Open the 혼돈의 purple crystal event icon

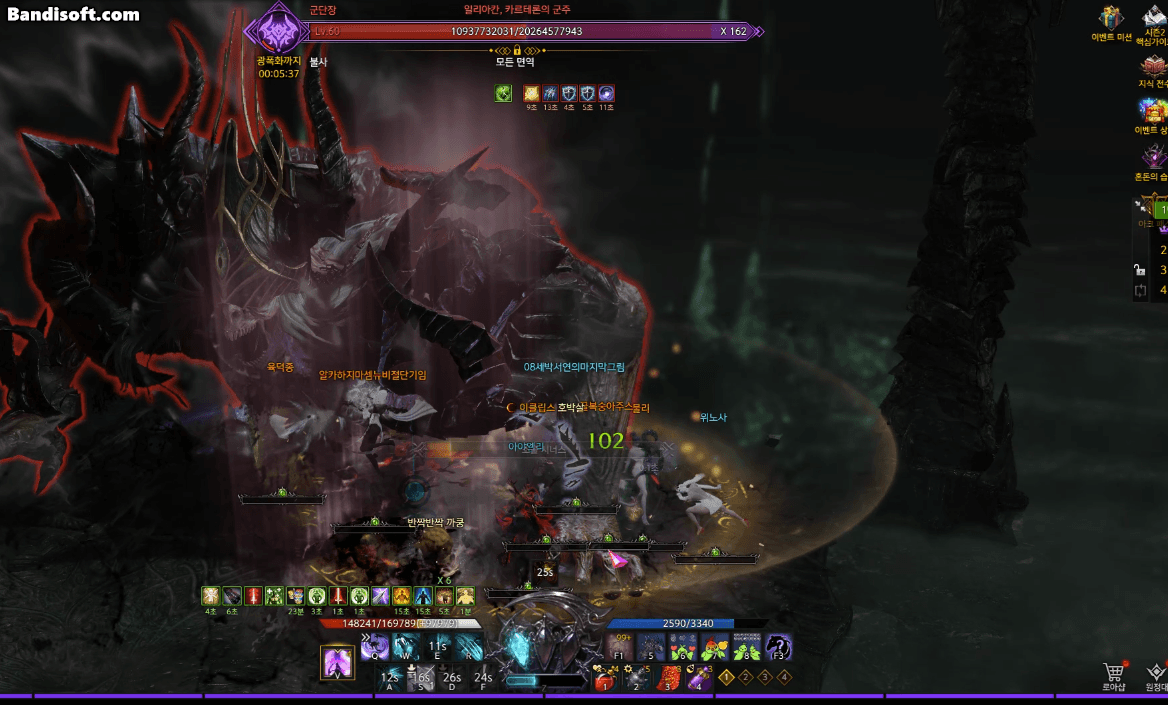point(1155,157)
